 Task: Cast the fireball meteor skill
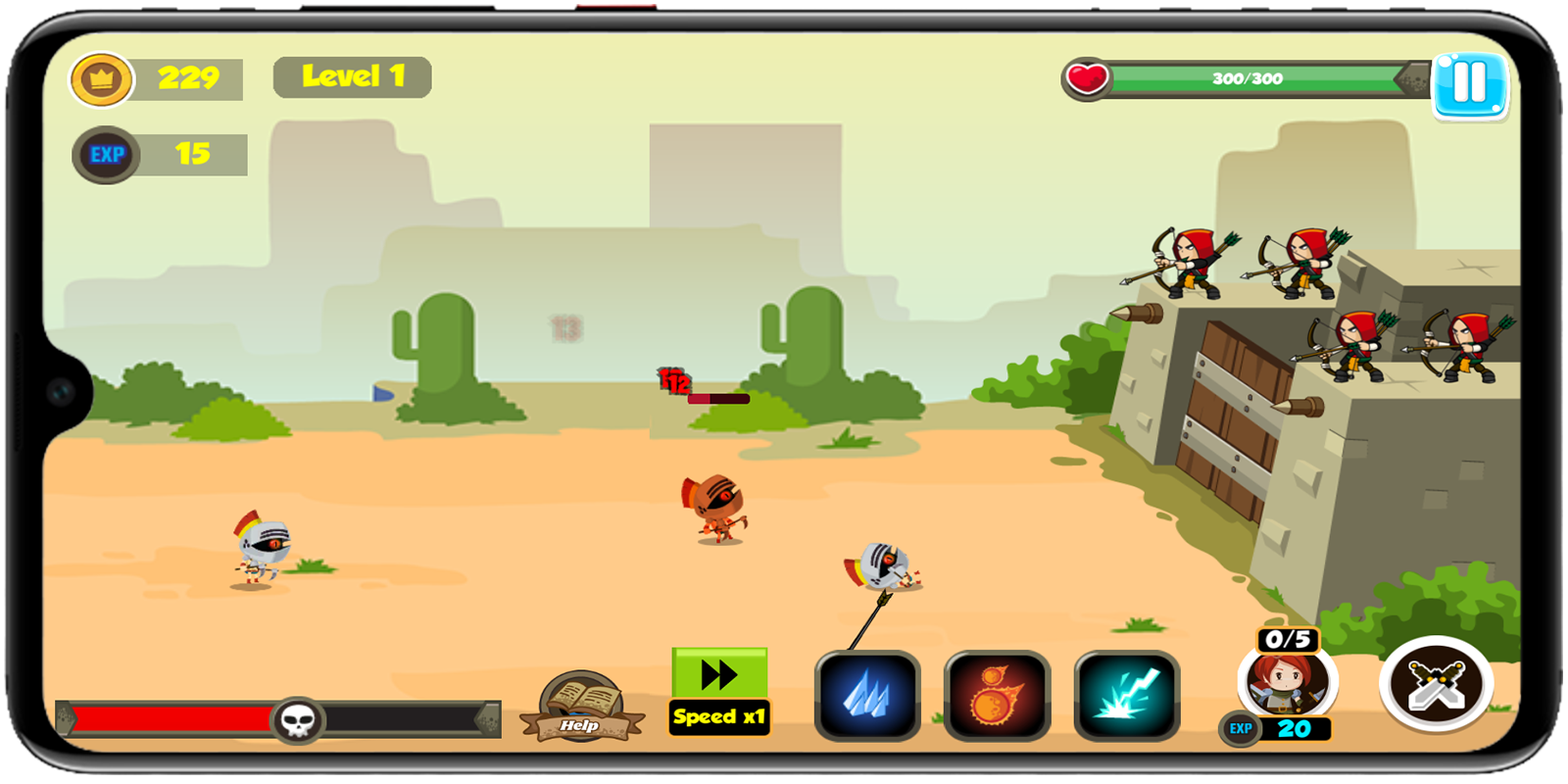(x=997, y=695)
